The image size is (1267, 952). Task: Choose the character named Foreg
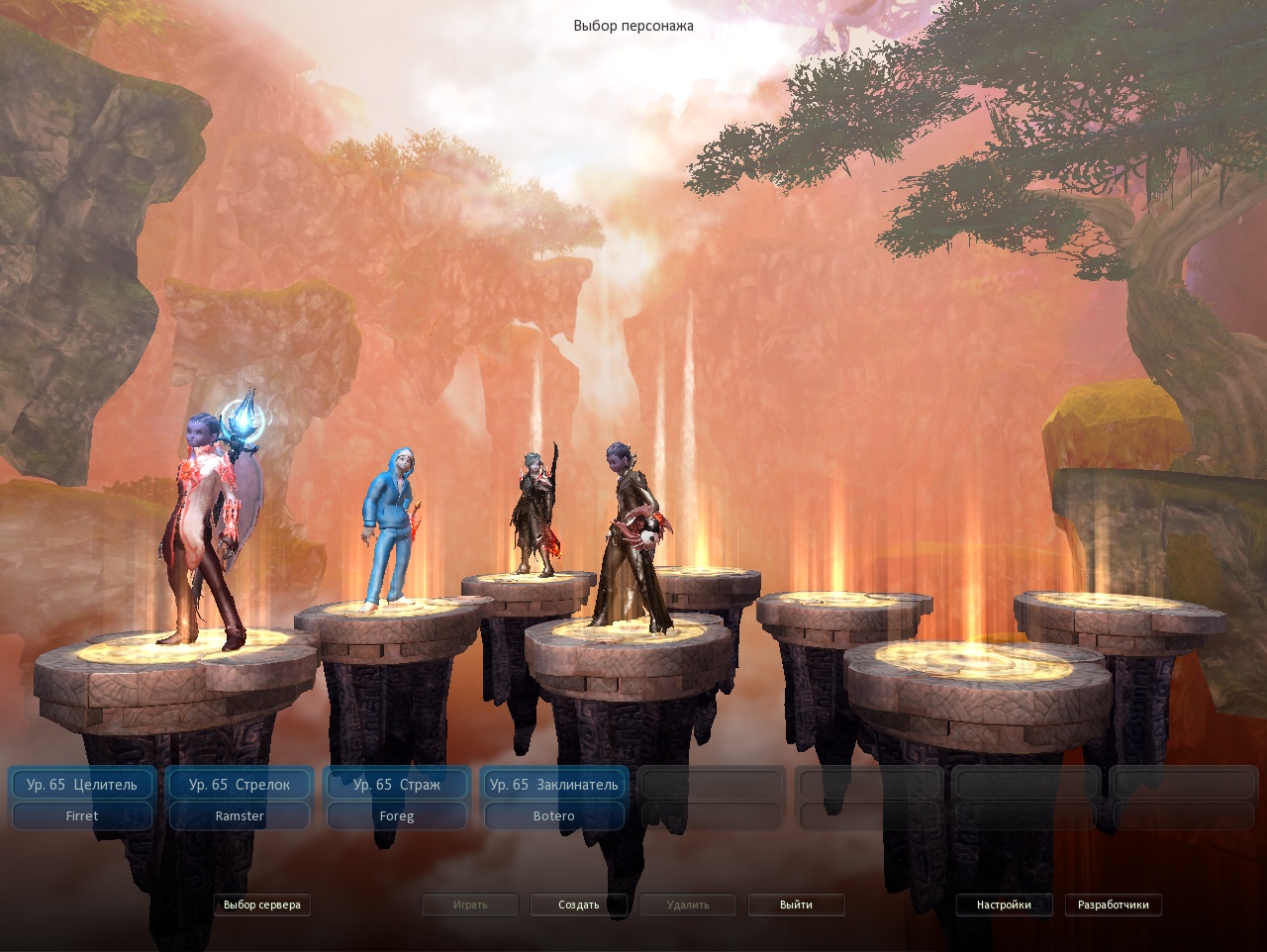pos(397,816)
